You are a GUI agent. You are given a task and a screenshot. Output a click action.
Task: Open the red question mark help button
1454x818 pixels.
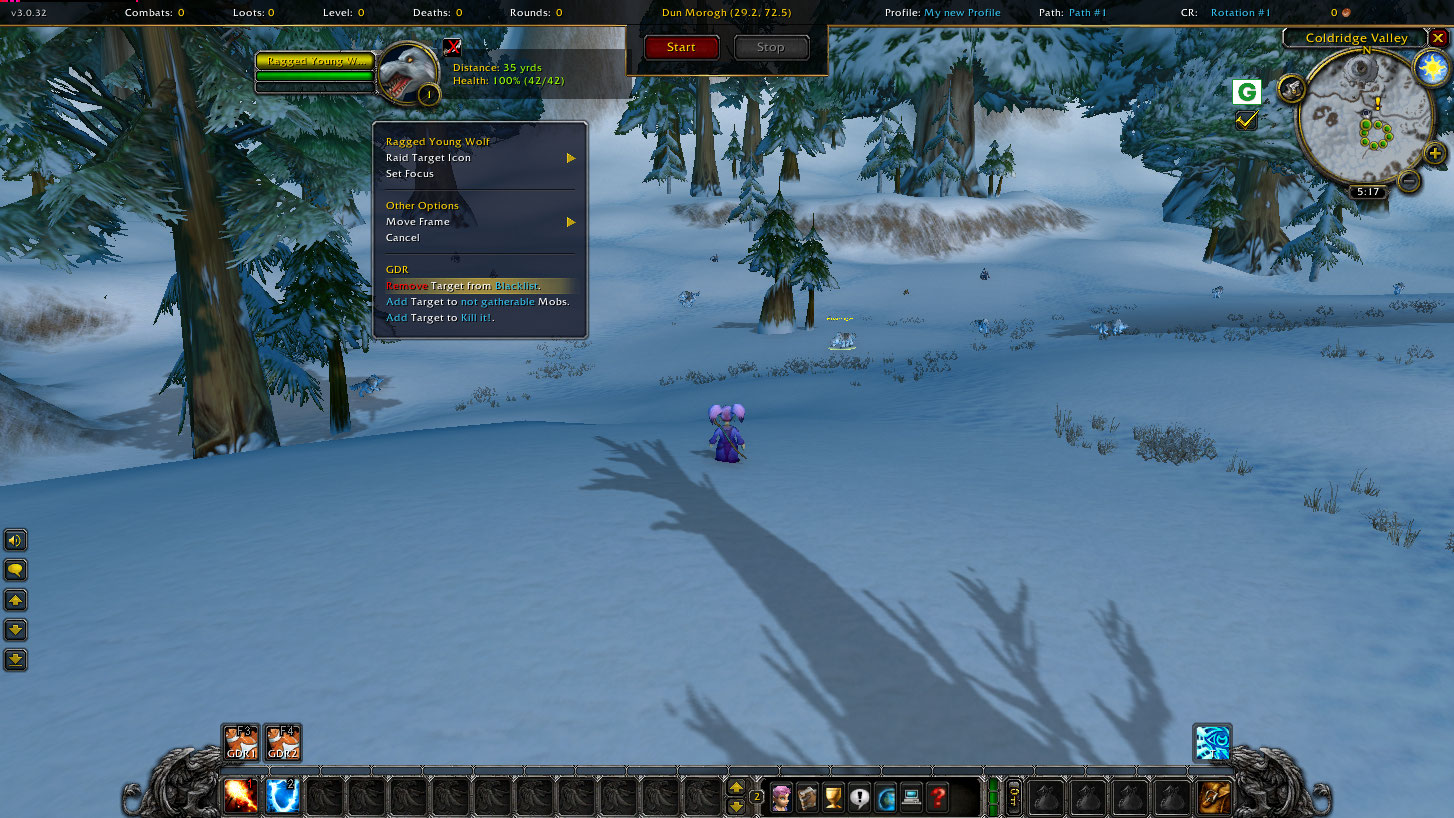(937, 798)
